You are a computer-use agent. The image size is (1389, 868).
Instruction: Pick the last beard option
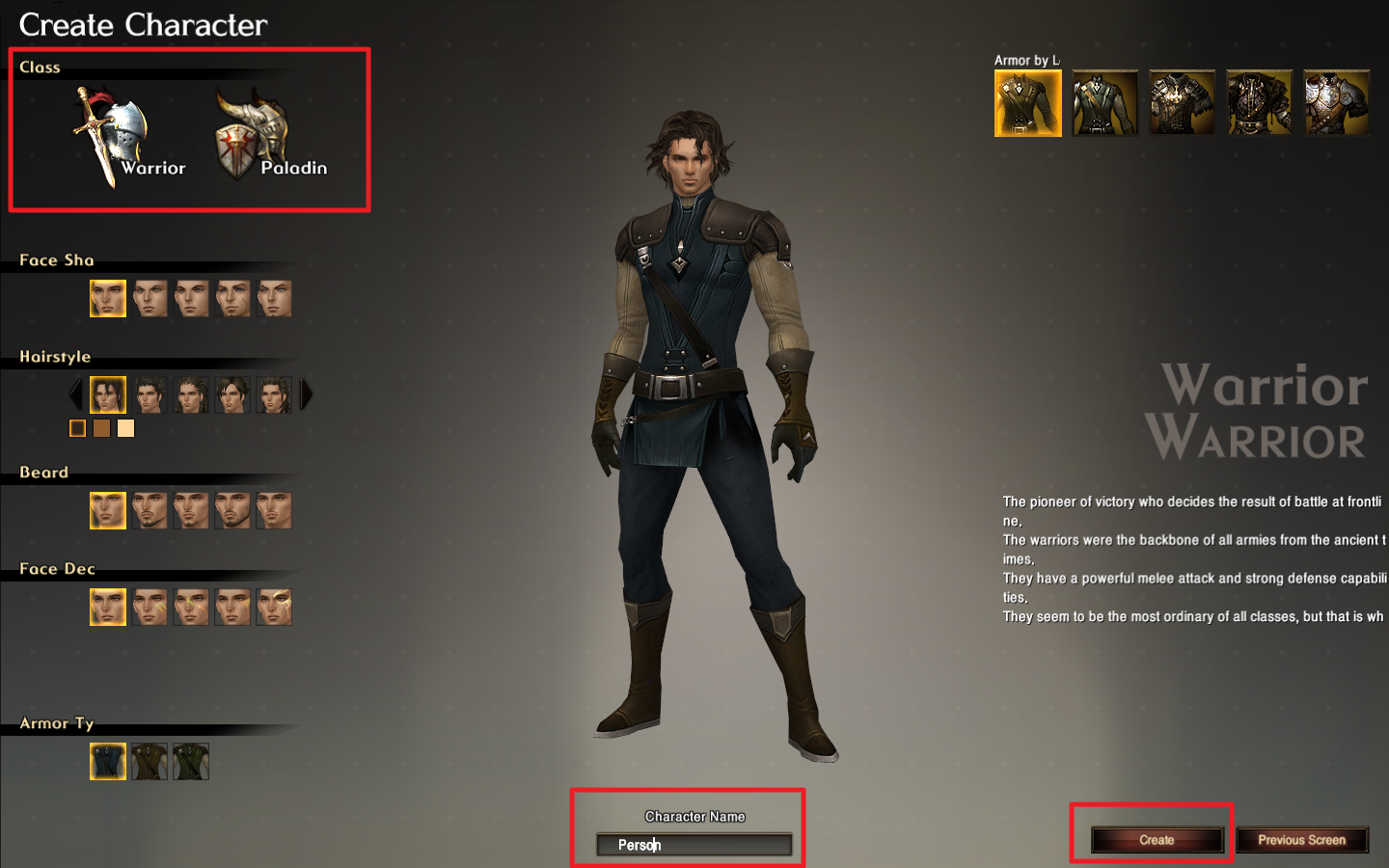(274, 511)
